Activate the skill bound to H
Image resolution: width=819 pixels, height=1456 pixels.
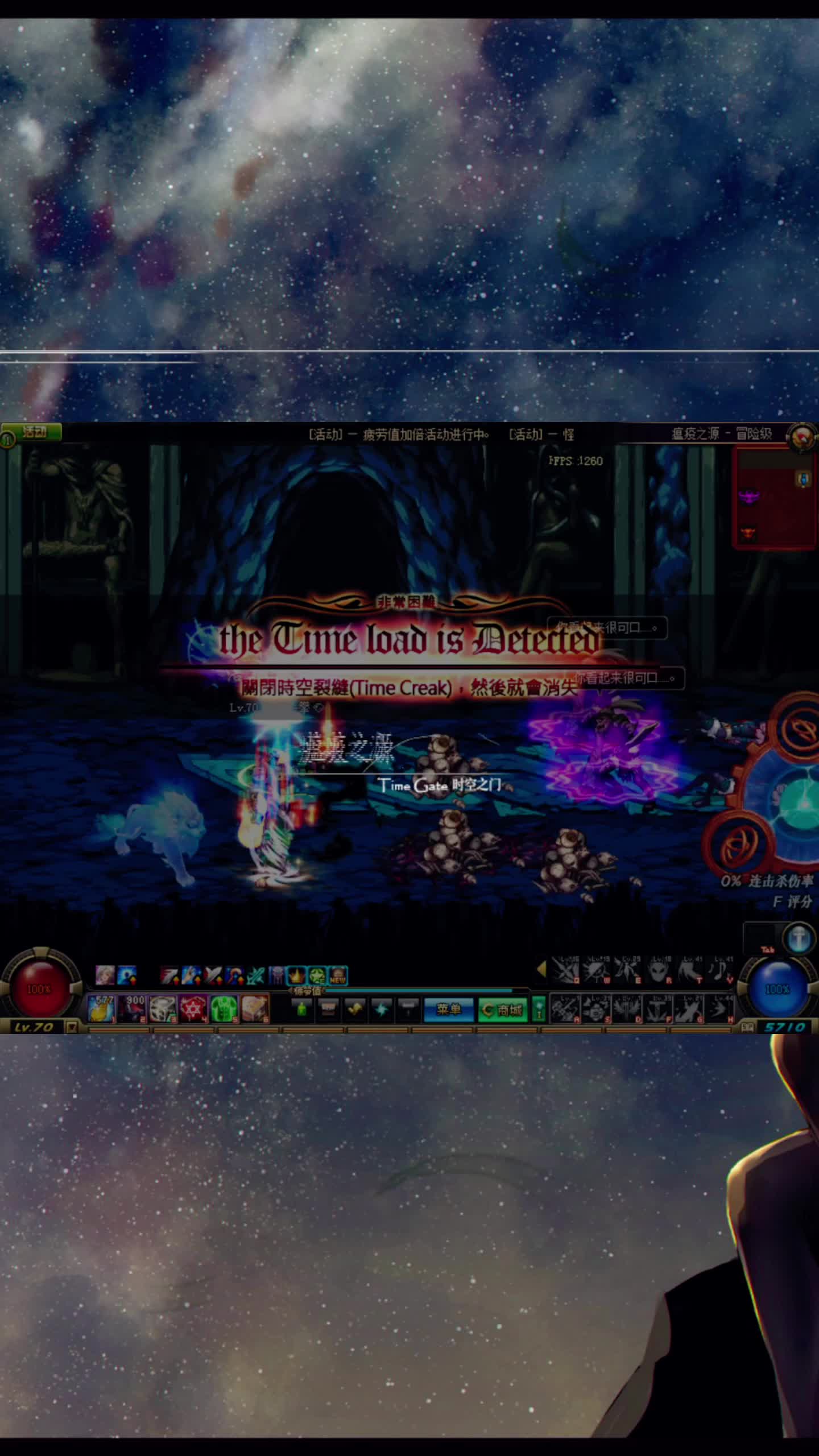(x=720, y=1010)
